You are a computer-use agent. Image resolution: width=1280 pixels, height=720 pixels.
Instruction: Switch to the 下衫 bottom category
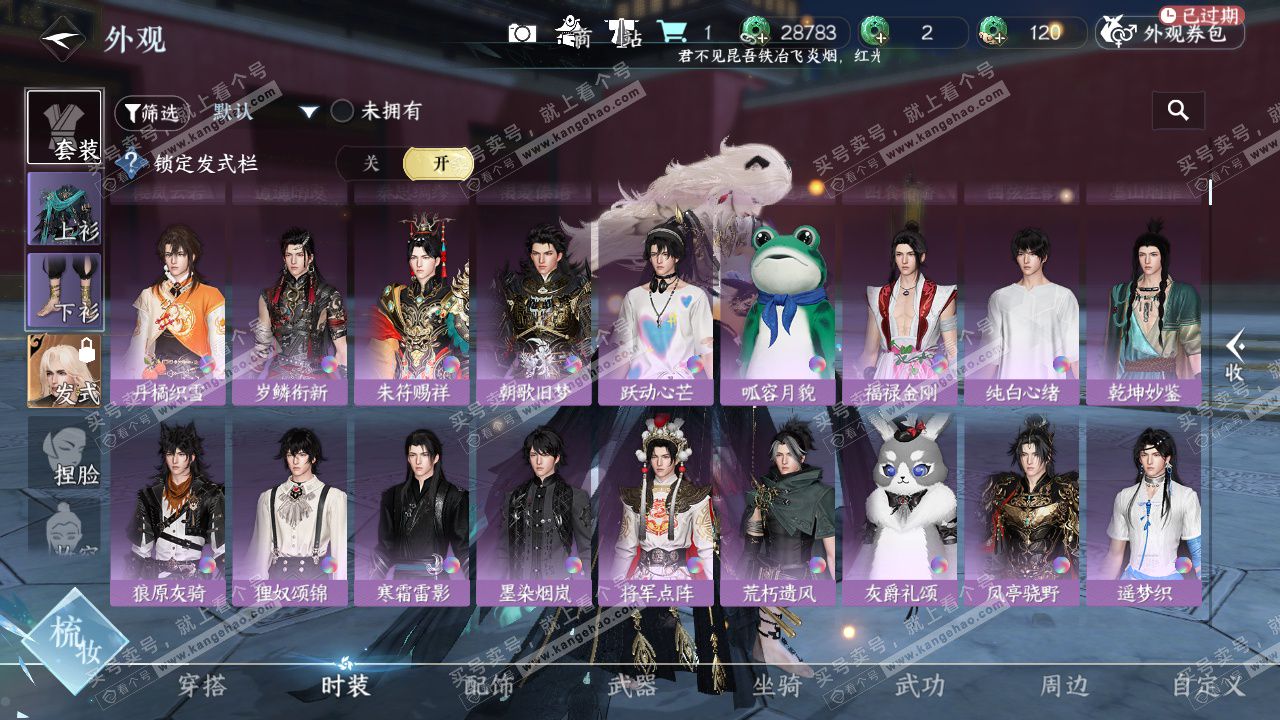64,290
